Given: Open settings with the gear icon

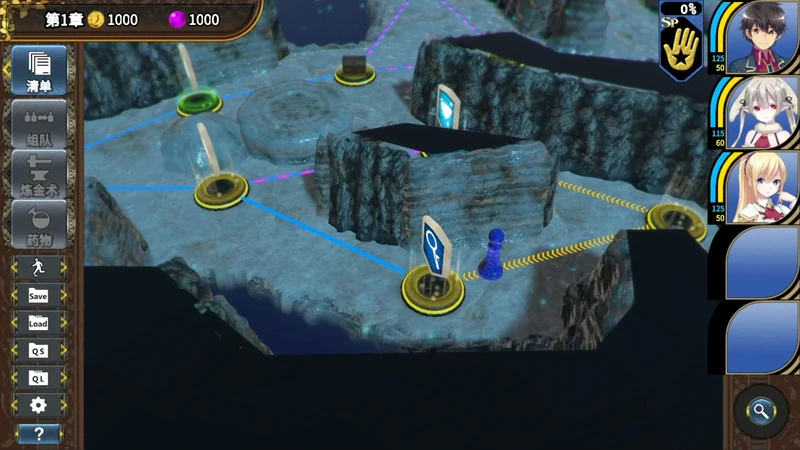Looking at the screenshot, I should click(38, 405).
